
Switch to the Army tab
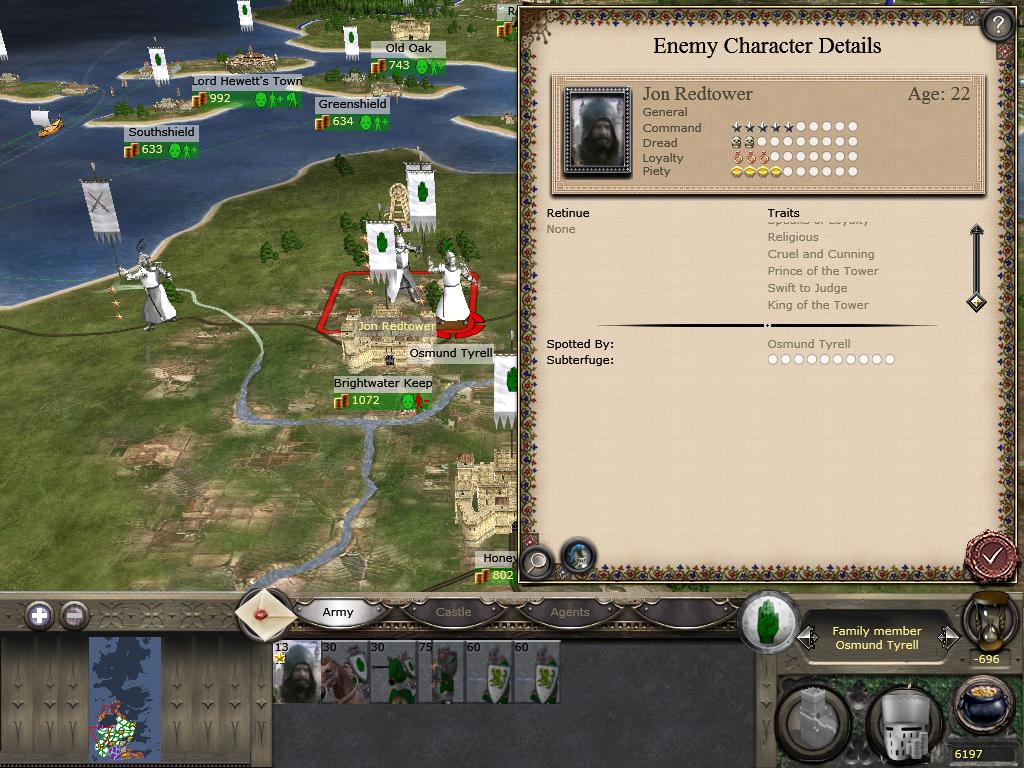338,612
